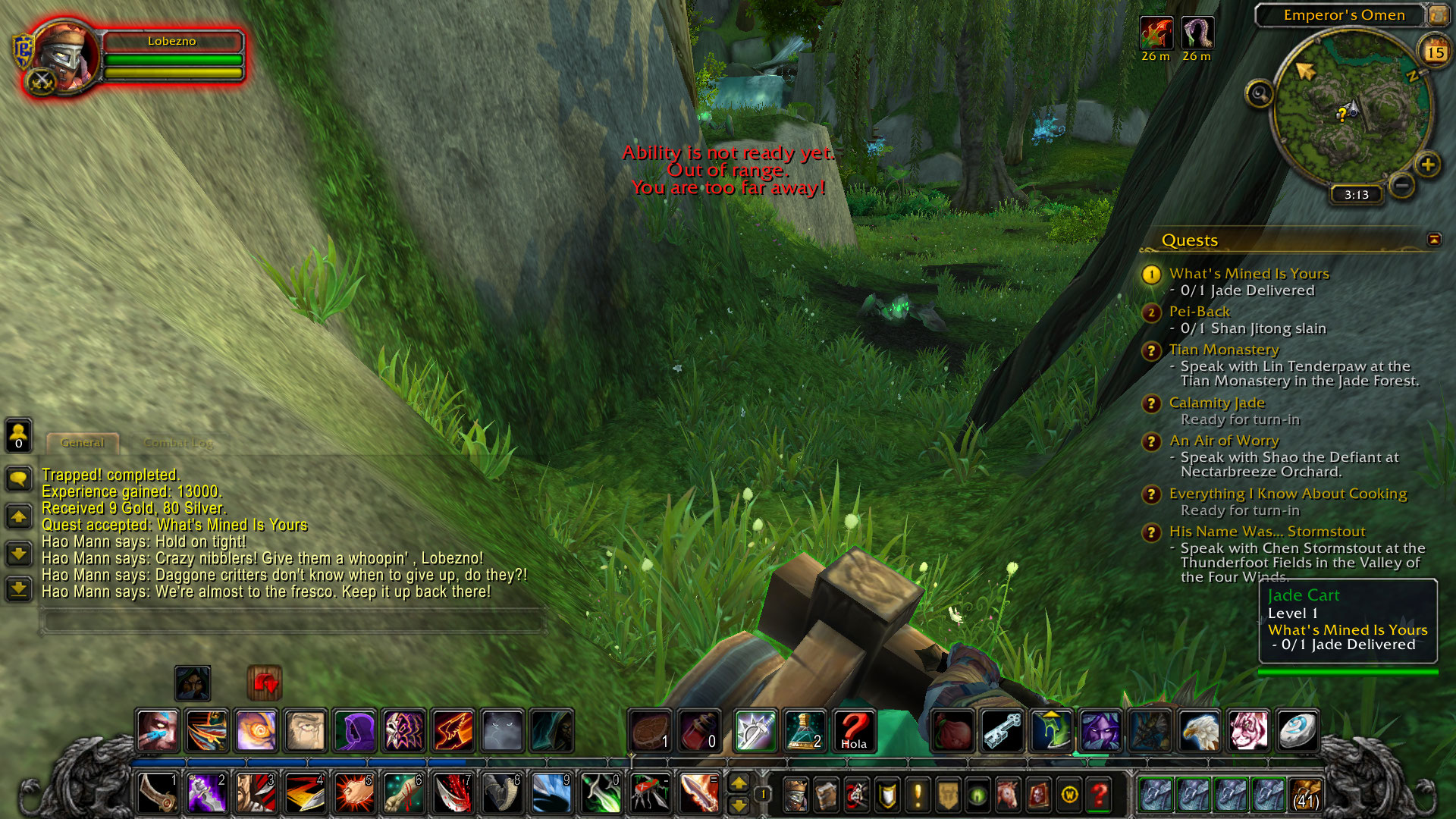
Task: Click Lobezno's player portrait
Action: click(x=65, y=56)
